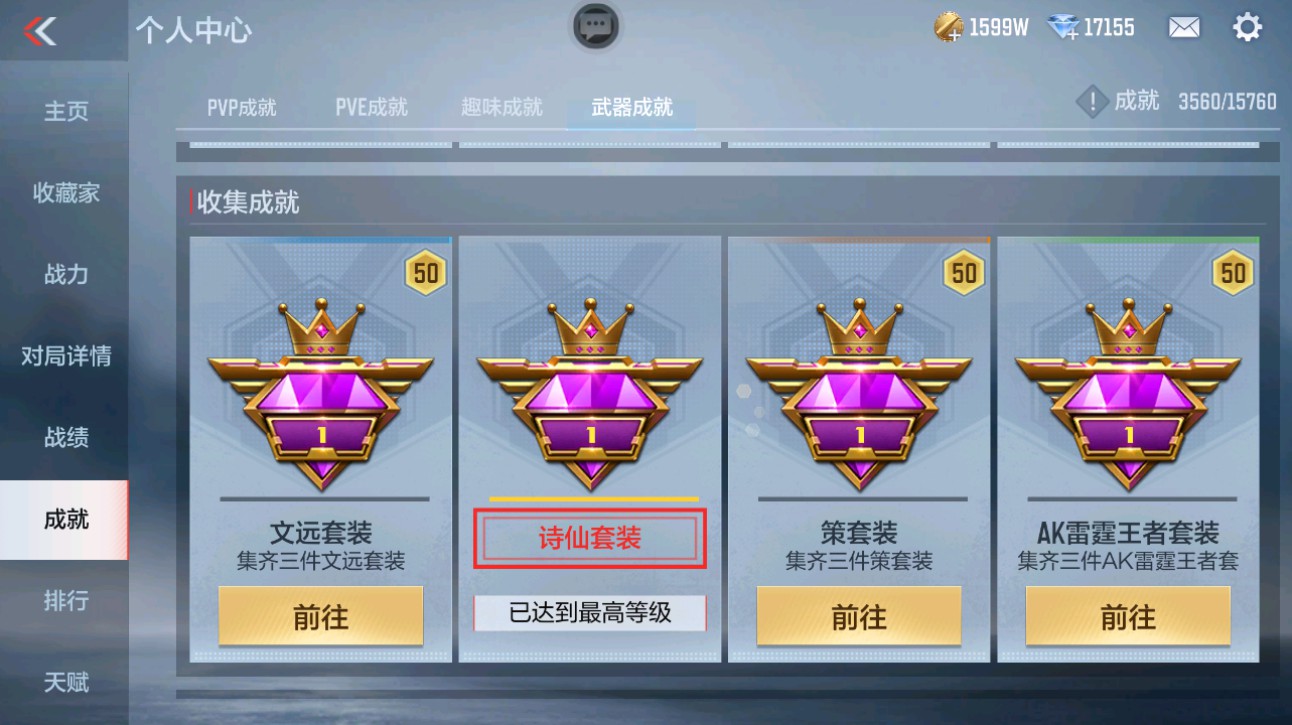Open 对局详情 from the sidebar menu

63,355
